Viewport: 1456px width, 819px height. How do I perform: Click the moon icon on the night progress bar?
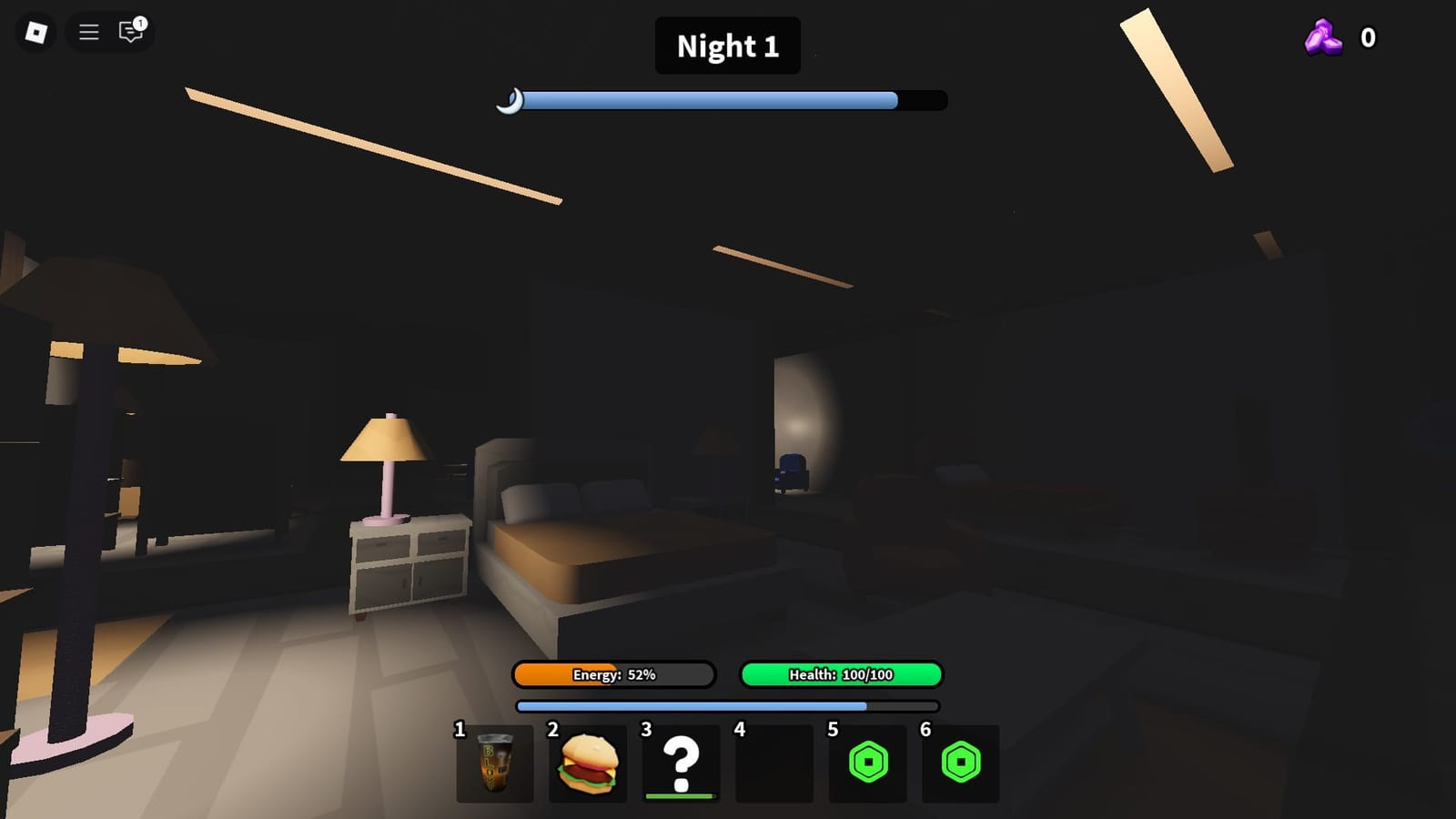pos(512,100)
